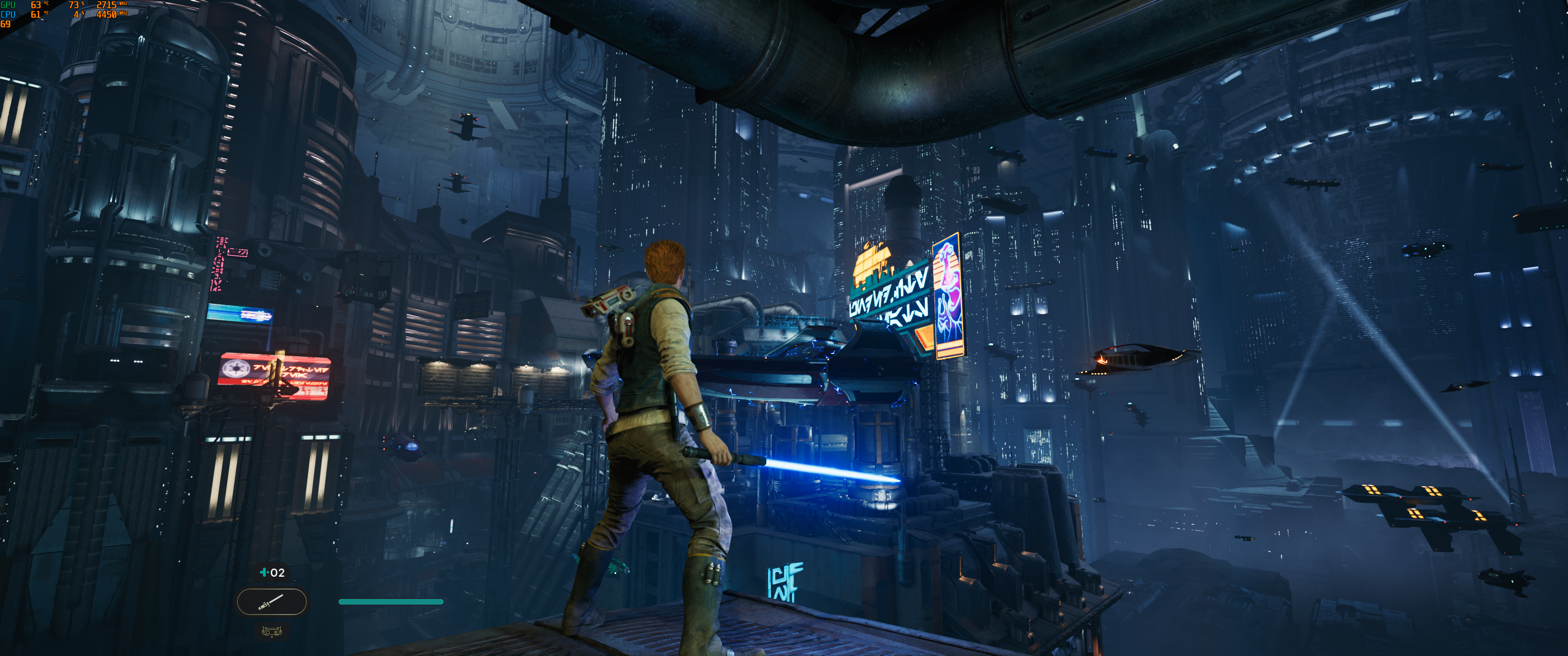Viewport: 1568px width, 656px height.
Task: Click the CPU label in the performance overlay
Action: (x=8, y=13)
